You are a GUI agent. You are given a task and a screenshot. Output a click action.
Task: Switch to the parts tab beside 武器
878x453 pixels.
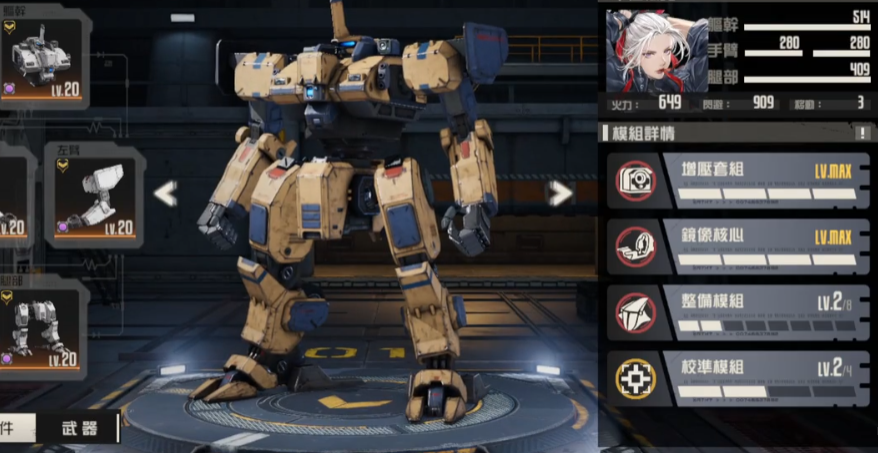click(14, 428)
